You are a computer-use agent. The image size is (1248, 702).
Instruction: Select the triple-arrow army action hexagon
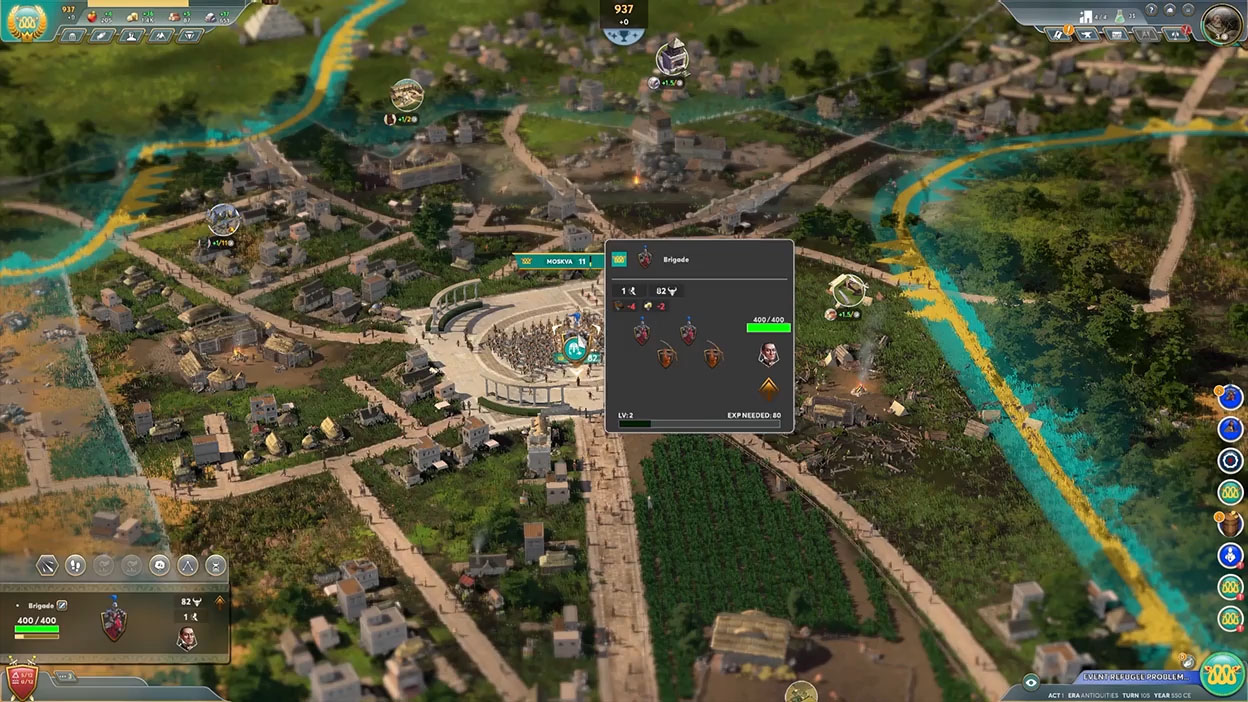pyautogui.click(x=187, y=566)
